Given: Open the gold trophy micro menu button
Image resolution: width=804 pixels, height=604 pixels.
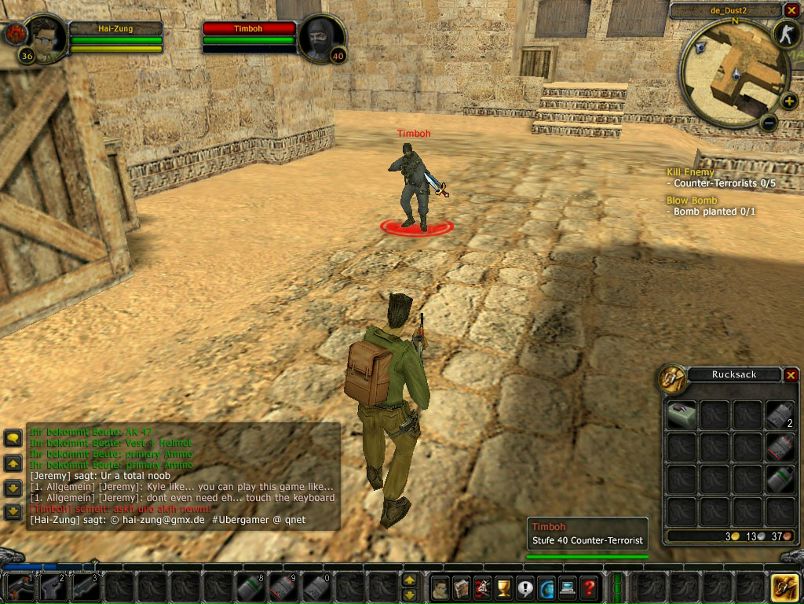Looking at the screenshot, I should point(503,588).
